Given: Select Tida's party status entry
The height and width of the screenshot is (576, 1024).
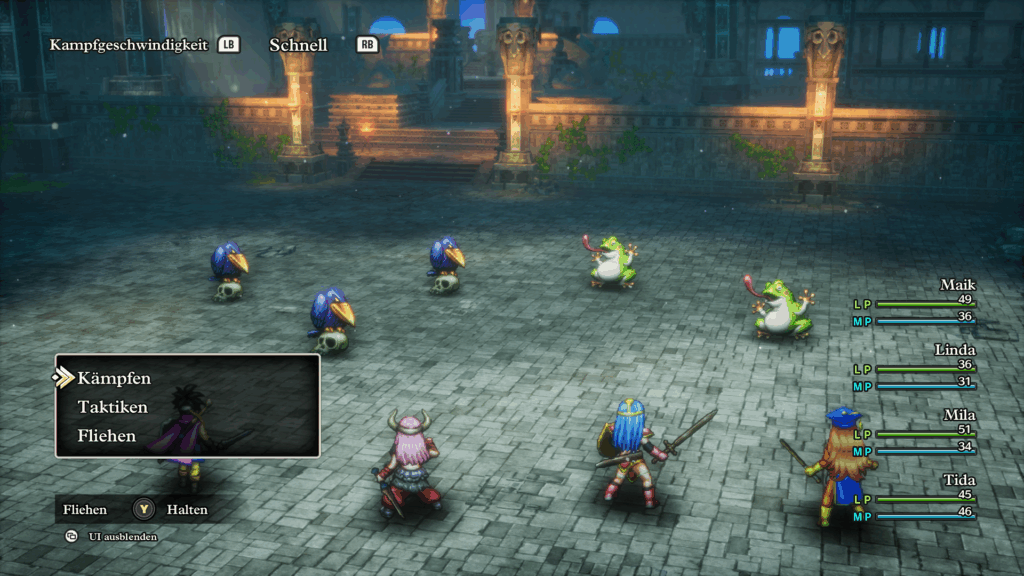Looking at the screenshot, I should [x=914, y=497].
